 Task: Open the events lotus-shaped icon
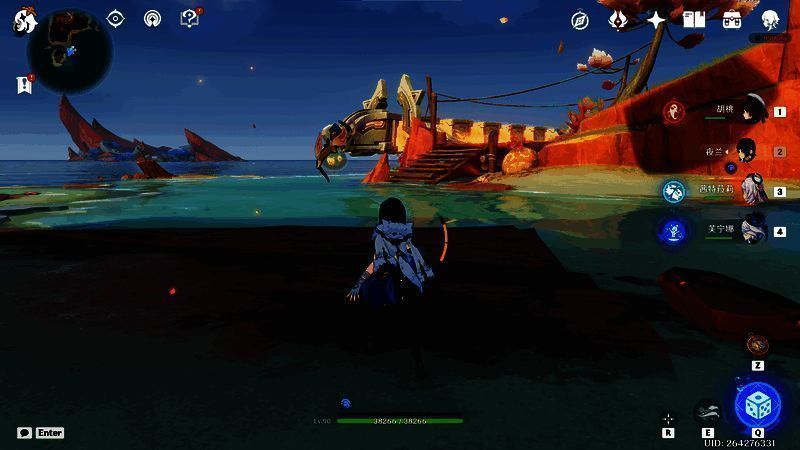[618, 20]
